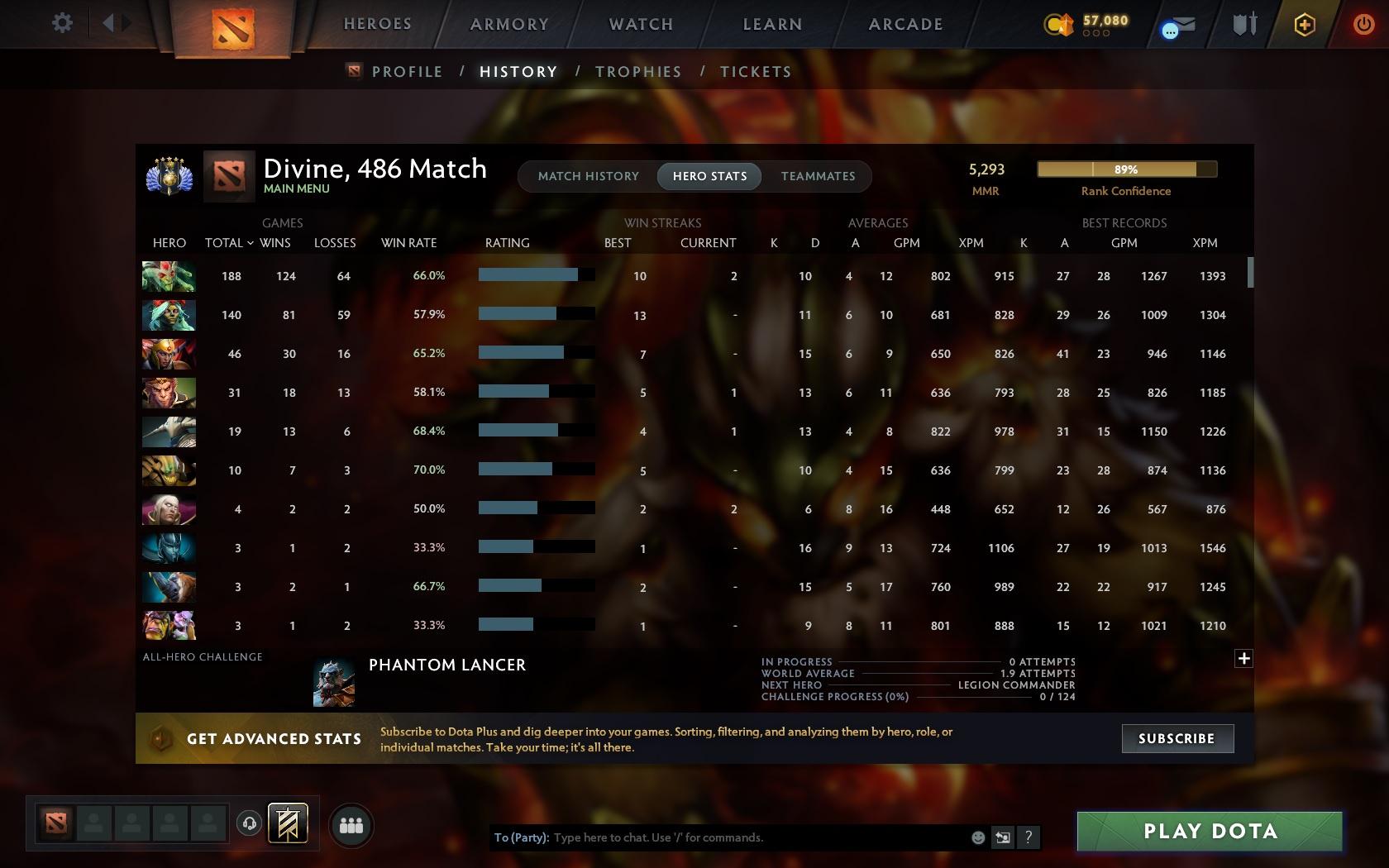Open the TEAMMATES tab
Viewport: 1389px width, 868px height.
(x=817, y=175)
